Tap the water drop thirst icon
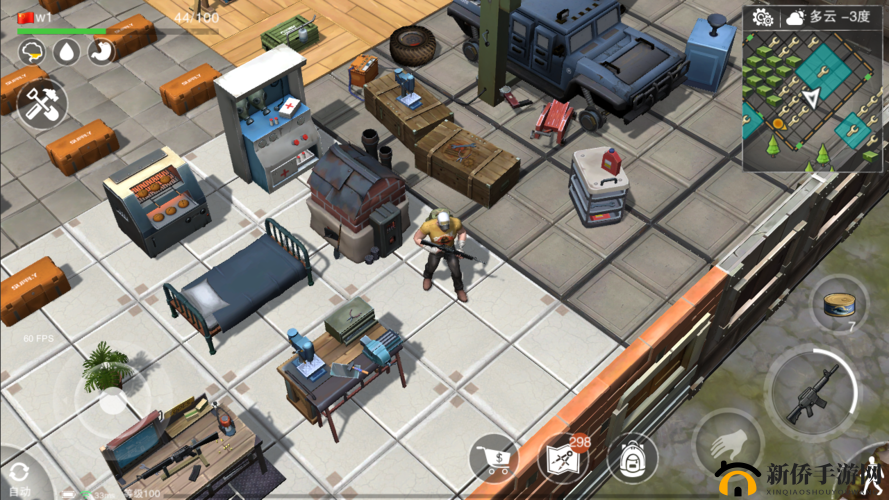 click(66, 53)
